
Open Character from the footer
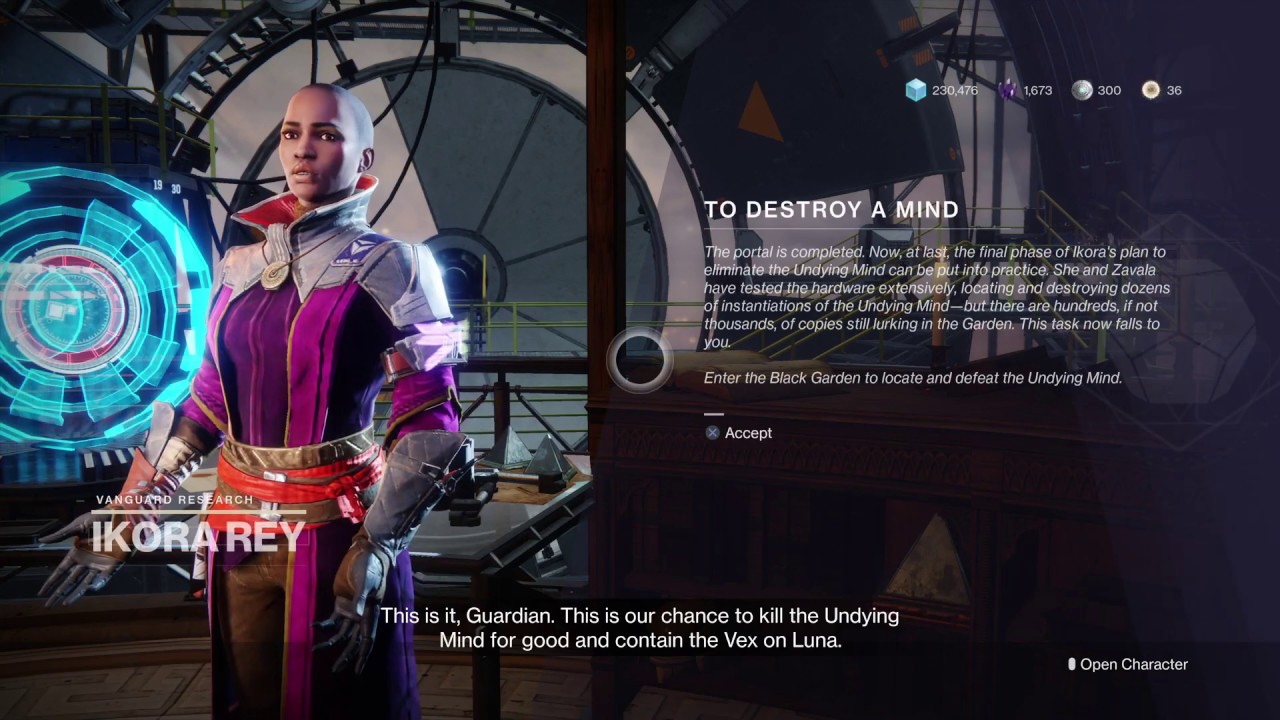[x=1127, y=664]
